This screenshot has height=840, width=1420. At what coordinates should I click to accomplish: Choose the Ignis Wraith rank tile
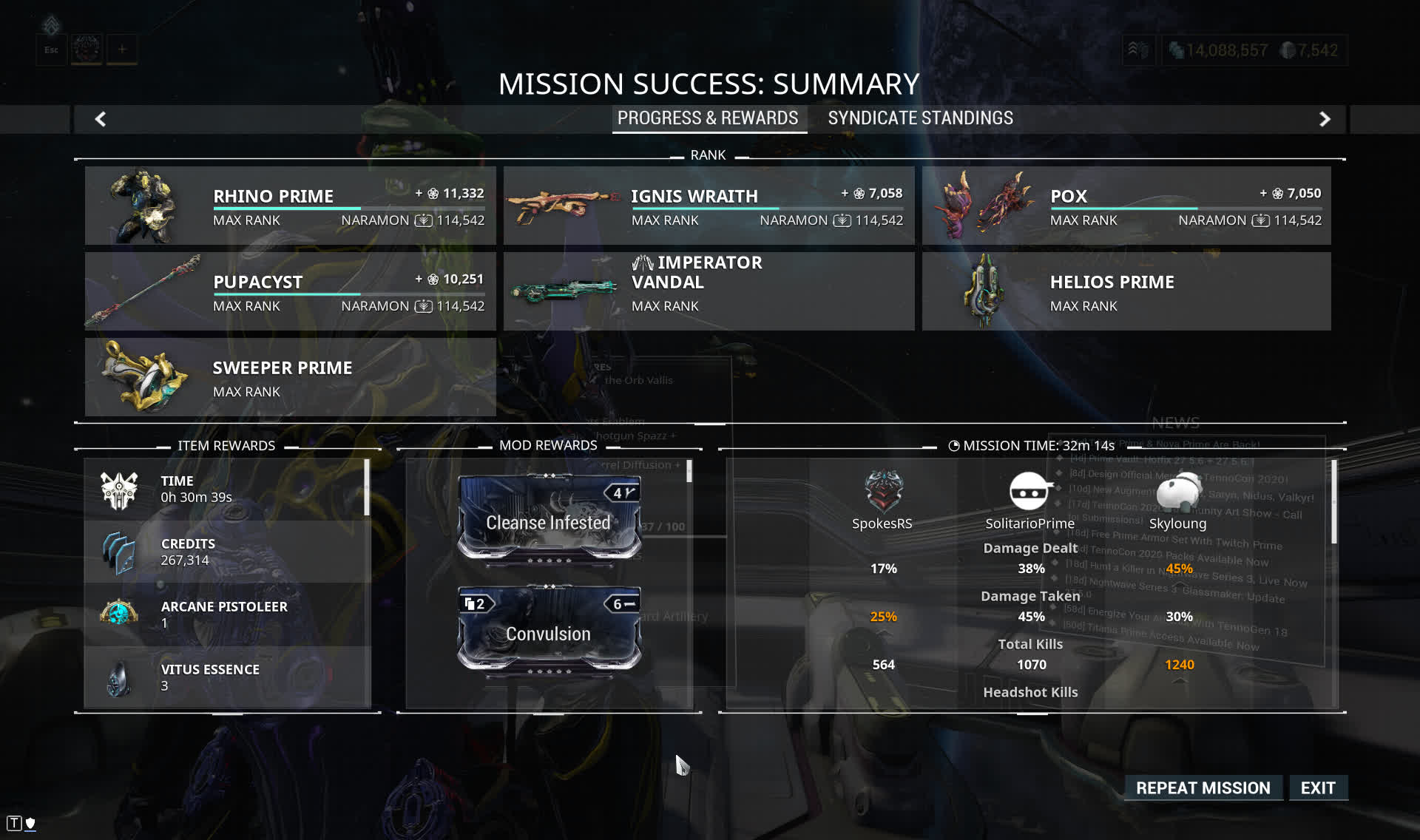click(x=709, y=206)
